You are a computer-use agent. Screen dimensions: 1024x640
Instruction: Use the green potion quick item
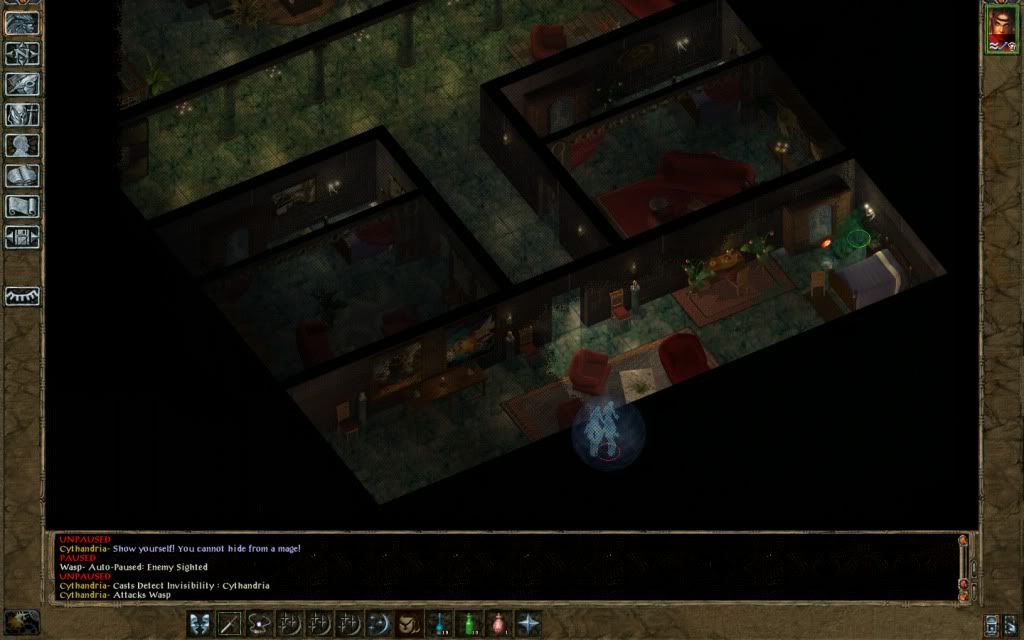pyautogui.click(x=467, y=623)
